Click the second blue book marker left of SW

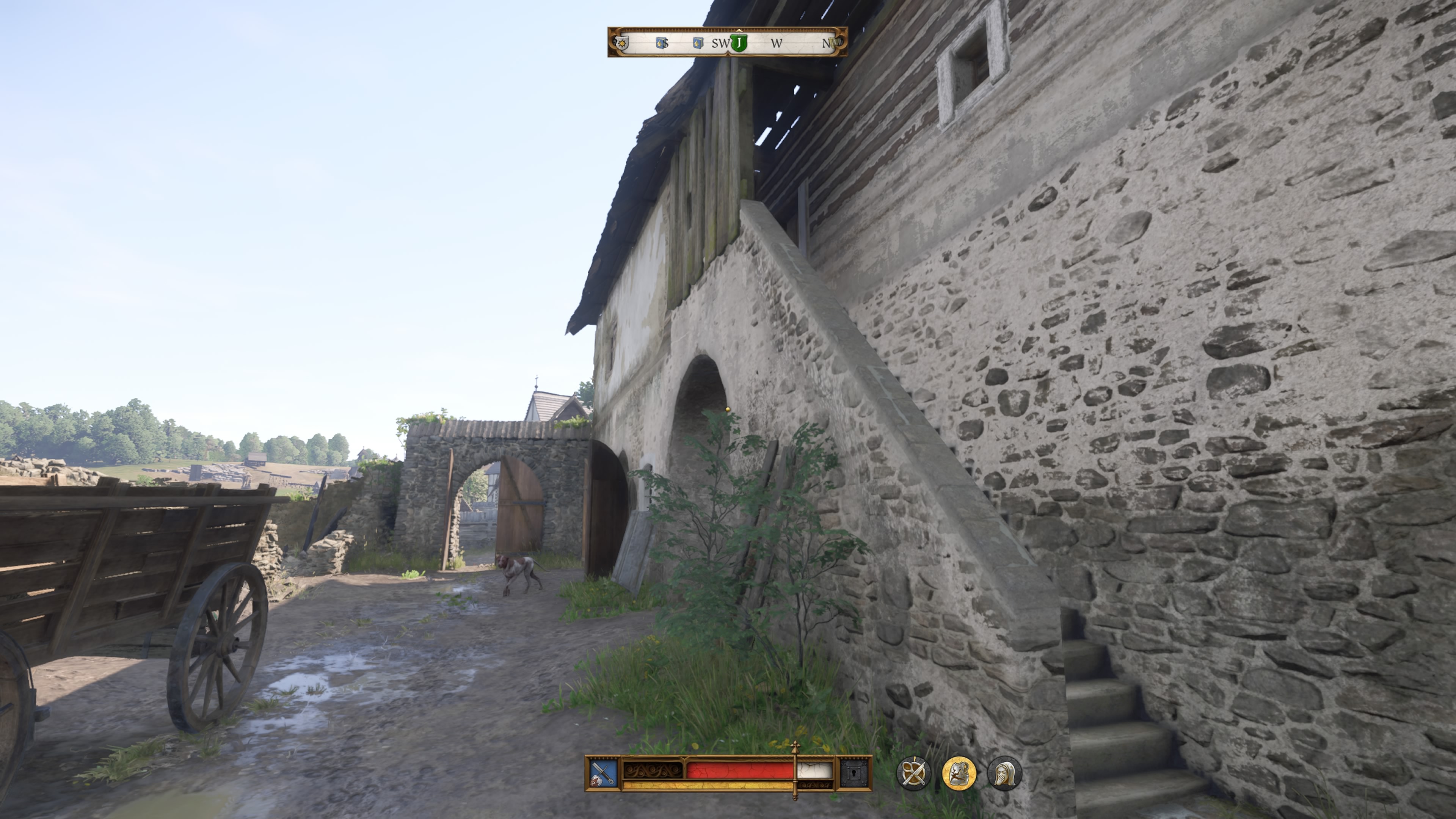pos(698,43)
